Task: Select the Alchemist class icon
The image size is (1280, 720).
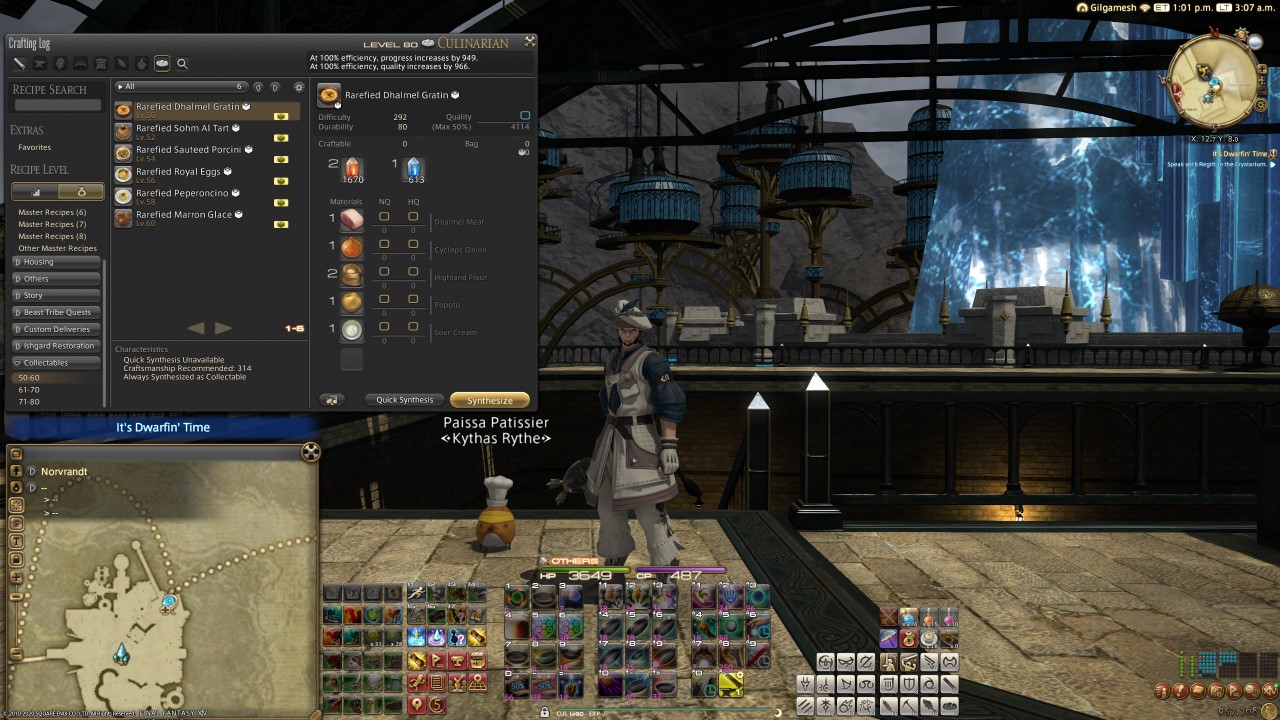Action: pyautogui.click(x=141, y=63)
